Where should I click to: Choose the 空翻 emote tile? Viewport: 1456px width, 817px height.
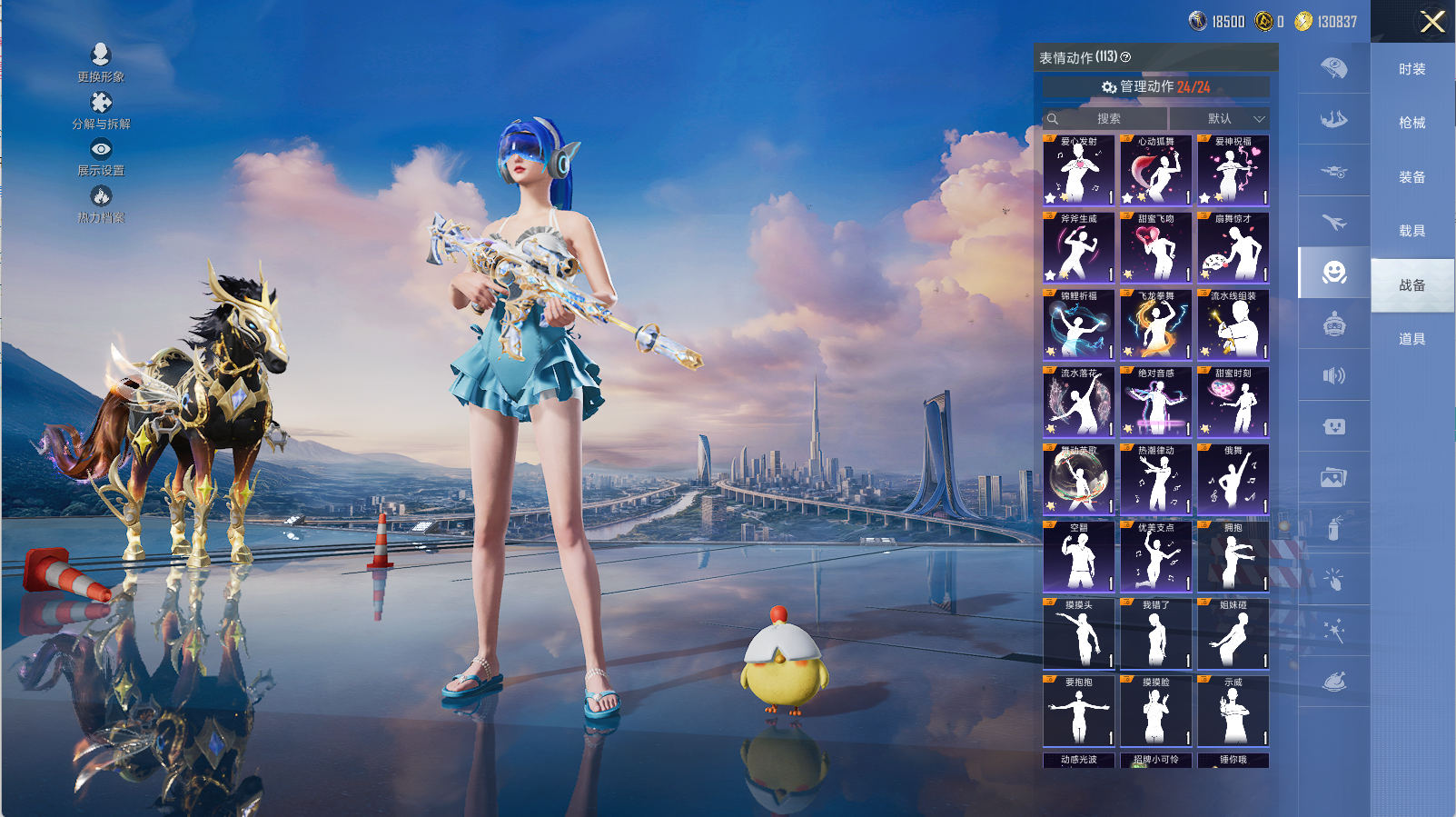coord(1078,557)
